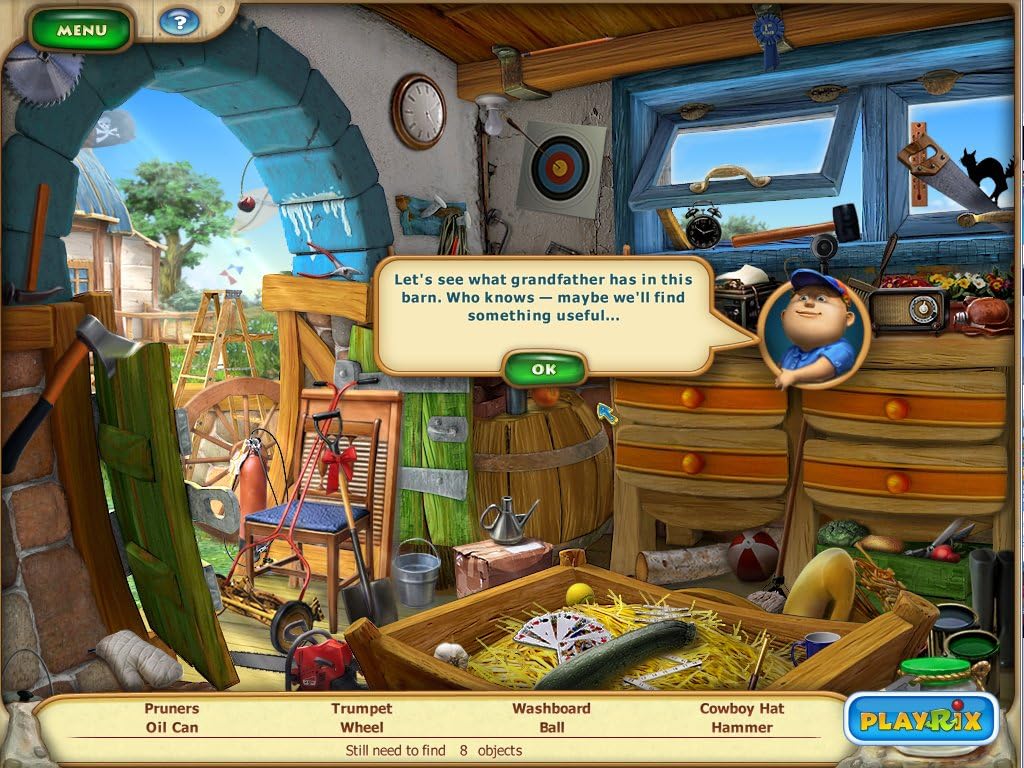
Task: Click the Playrix logo button
Action: click(x=922, y=719)
